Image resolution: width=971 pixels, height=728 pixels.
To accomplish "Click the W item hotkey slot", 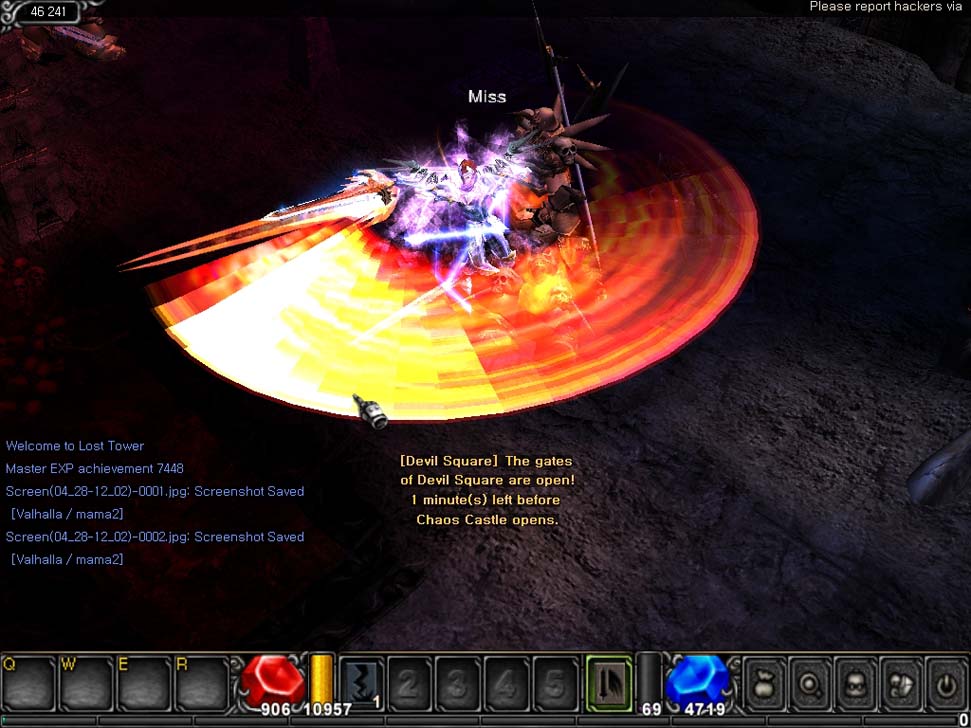I will (x=86, y=684).
